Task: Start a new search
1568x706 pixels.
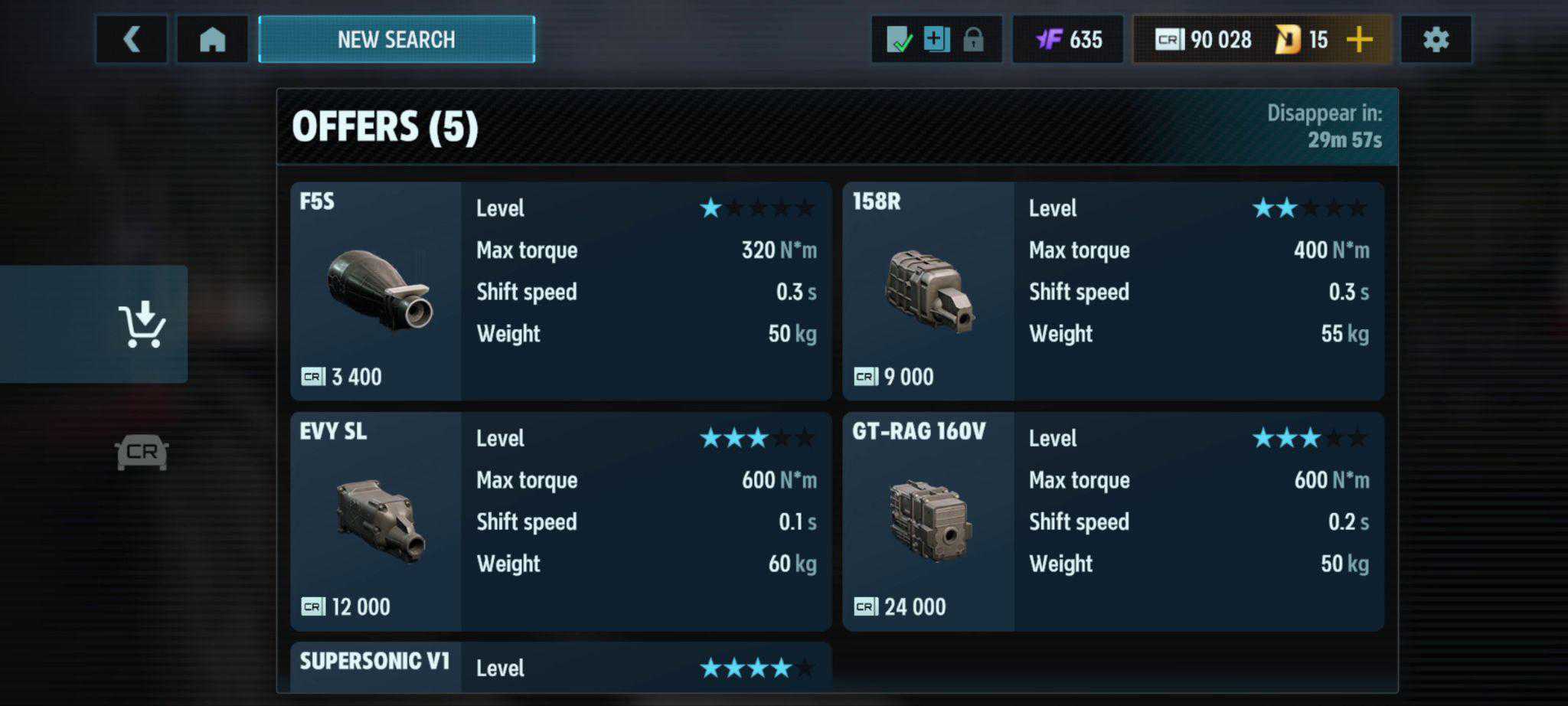Action: (397, 39)
